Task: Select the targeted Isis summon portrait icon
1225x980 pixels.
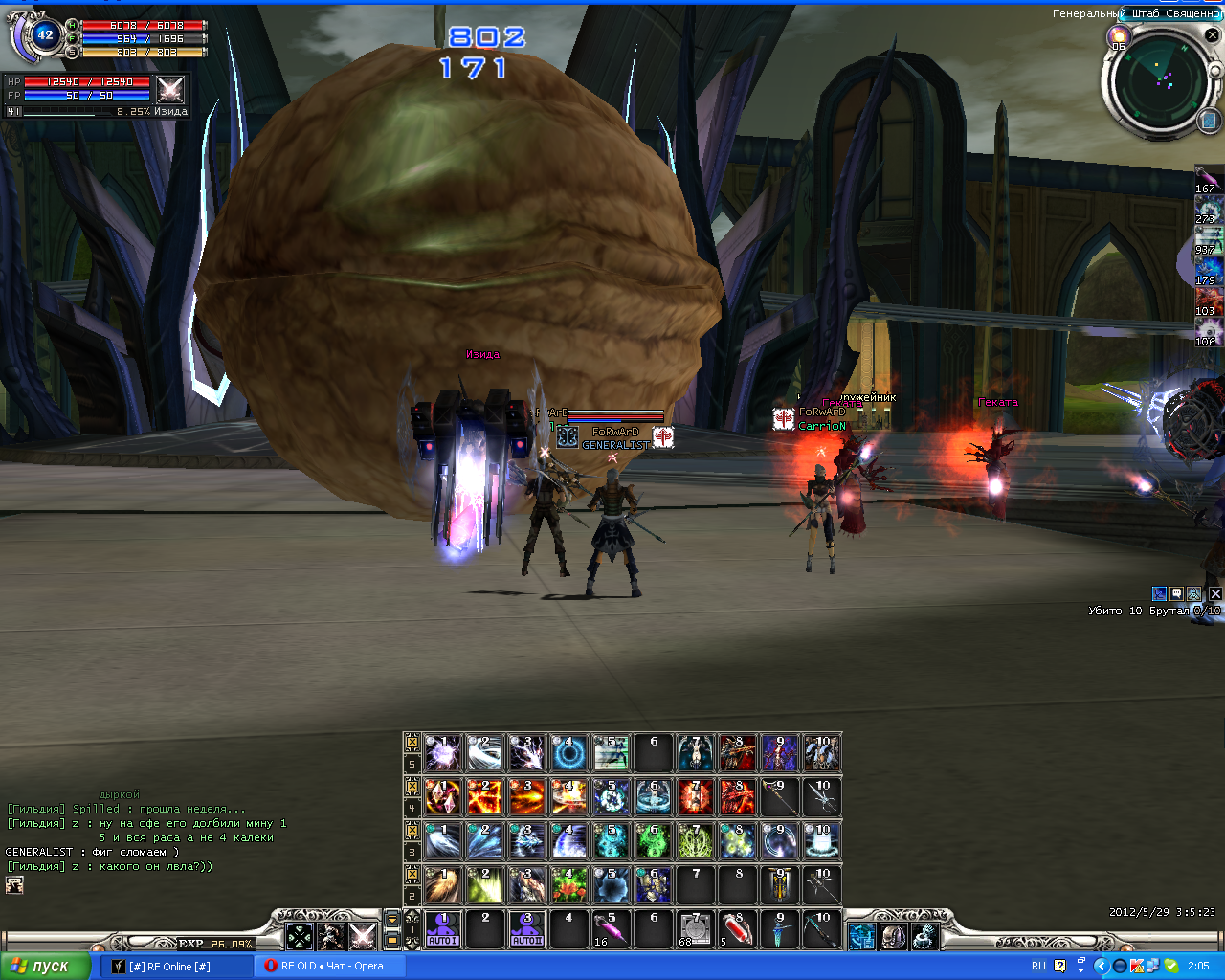Action: [x=170, y=90]
